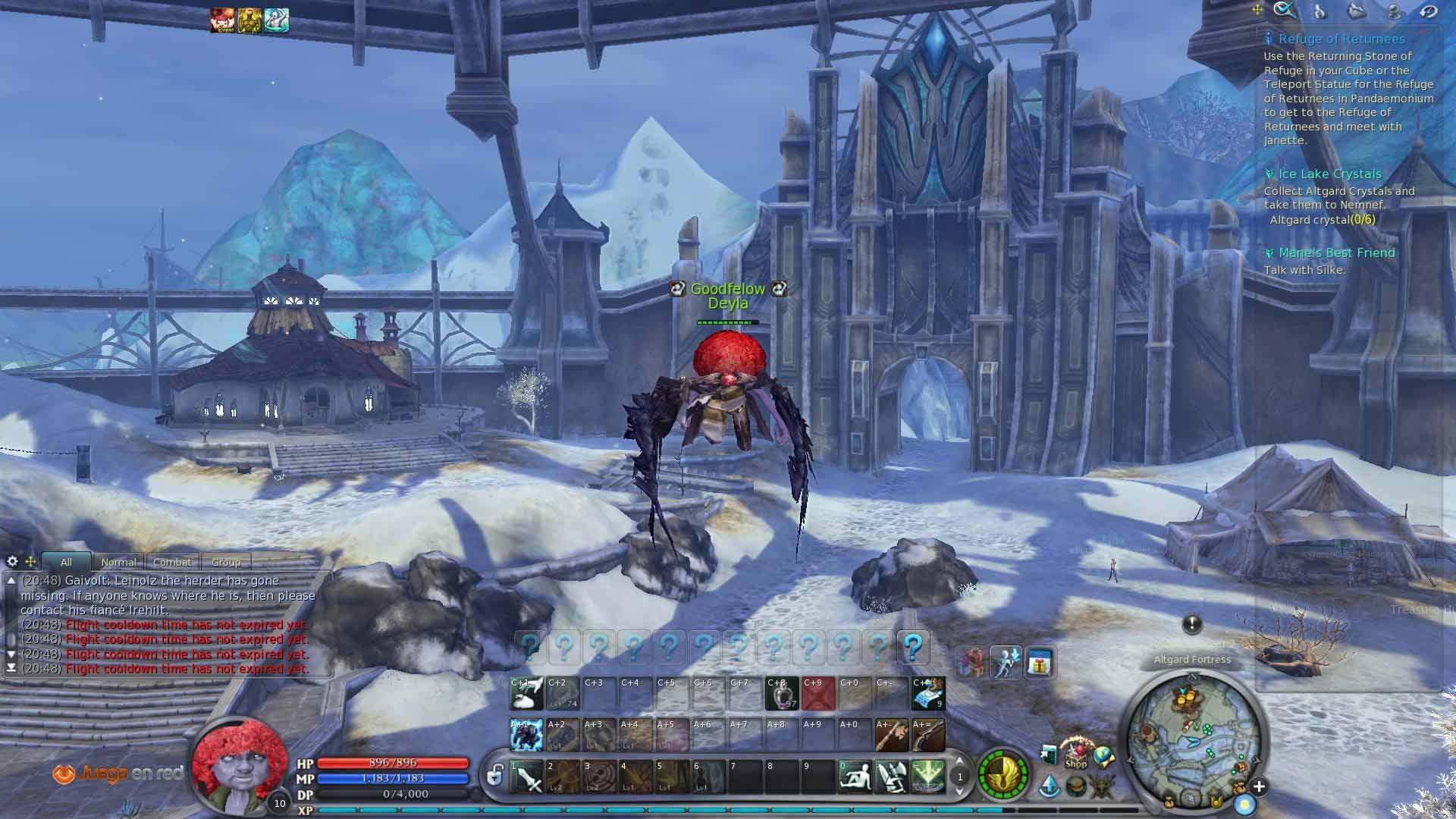Open the Refuge of Returnees quest
The height and width of the screenshot is (819, 1456).
pyautogui.click(x=1341, y=39)
